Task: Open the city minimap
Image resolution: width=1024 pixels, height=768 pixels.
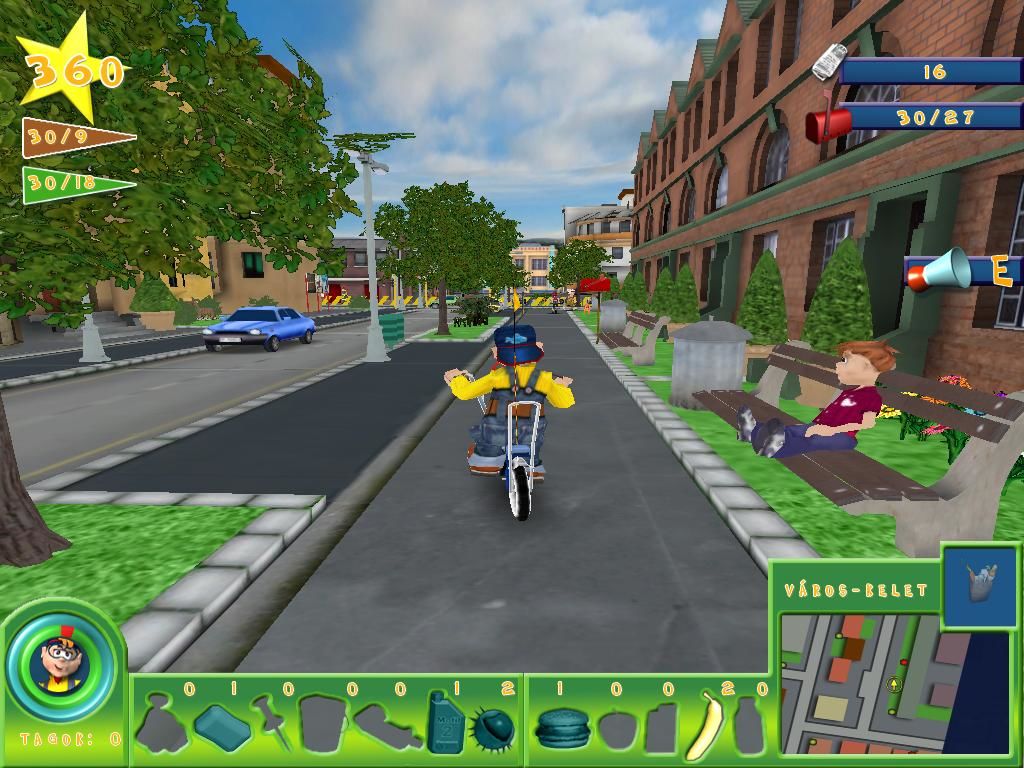Action: click(x=860, y=682)
